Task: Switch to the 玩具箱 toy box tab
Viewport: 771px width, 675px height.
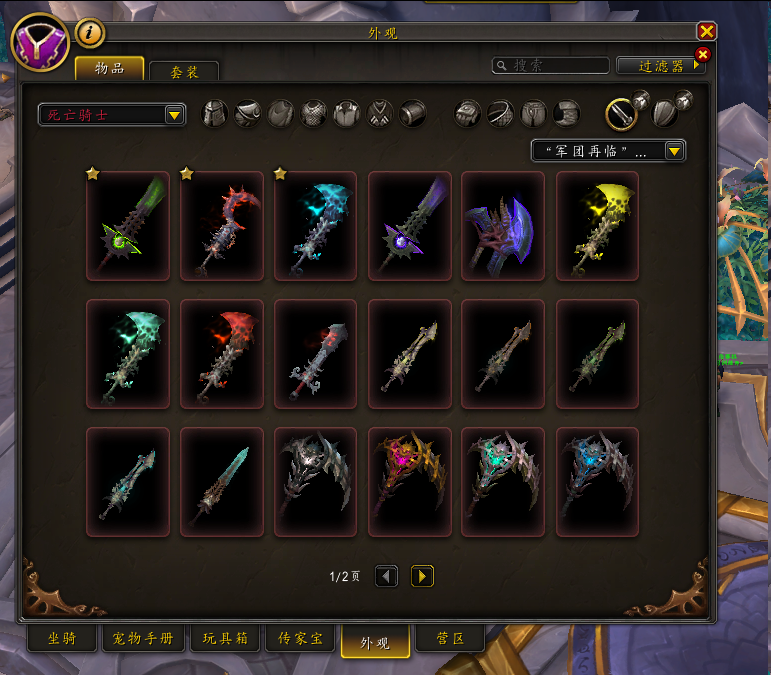Action: pos(223,638)
